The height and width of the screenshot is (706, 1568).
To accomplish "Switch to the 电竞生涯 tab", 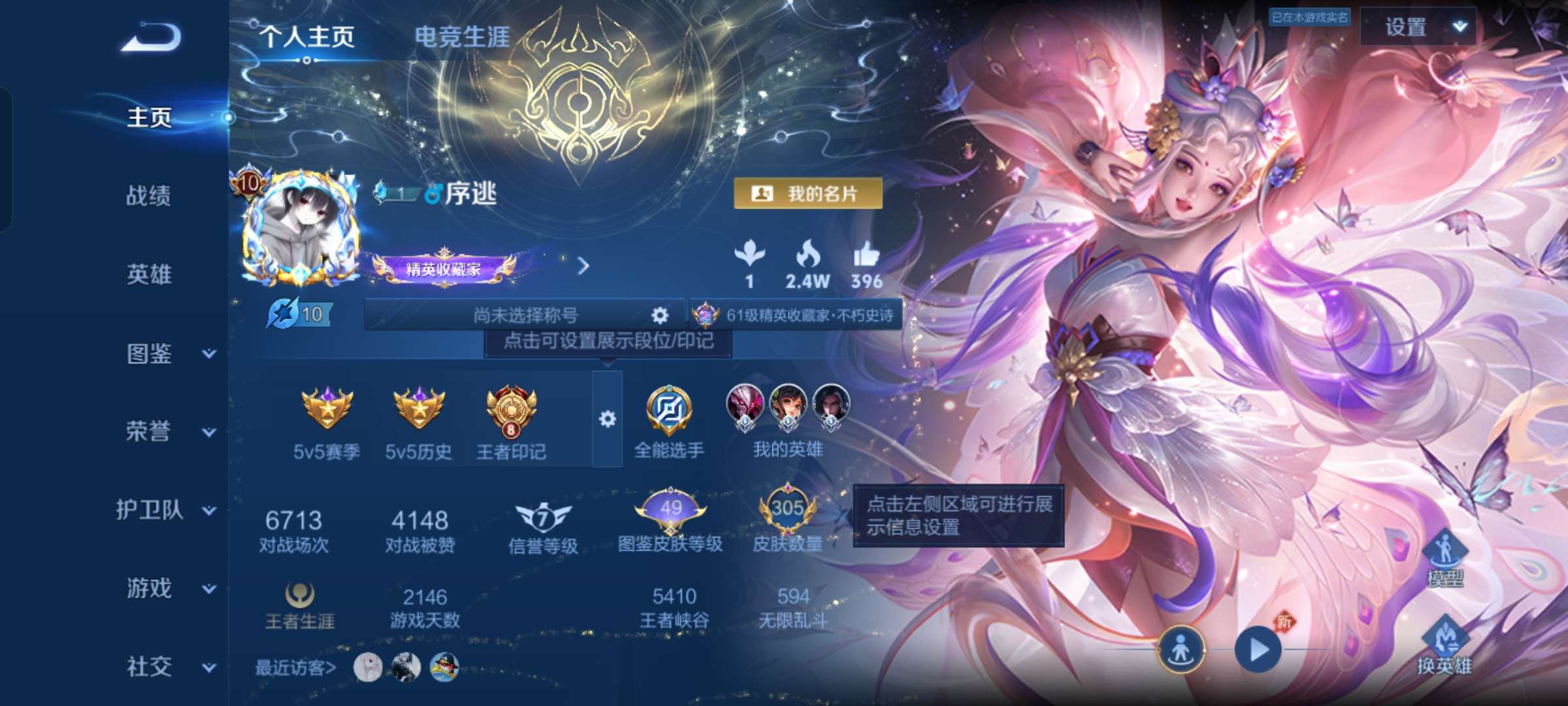I will pyautogui.click(x=463, y=36).
